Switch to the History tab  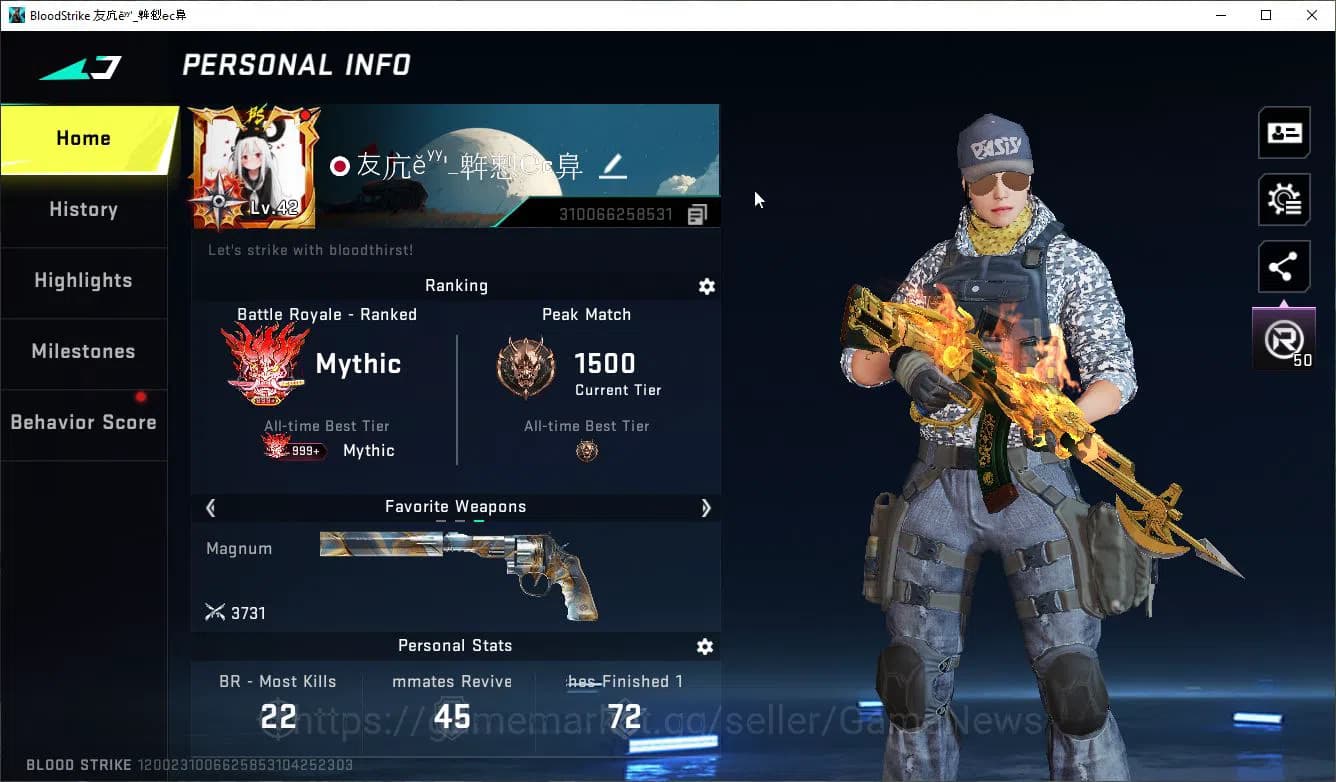(x=83, y=210)
